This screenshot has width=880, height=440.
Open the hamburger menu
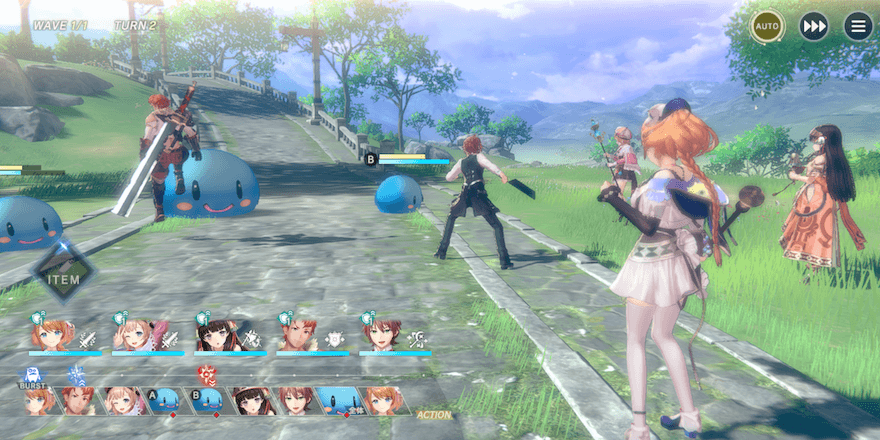tap(858, 25)
